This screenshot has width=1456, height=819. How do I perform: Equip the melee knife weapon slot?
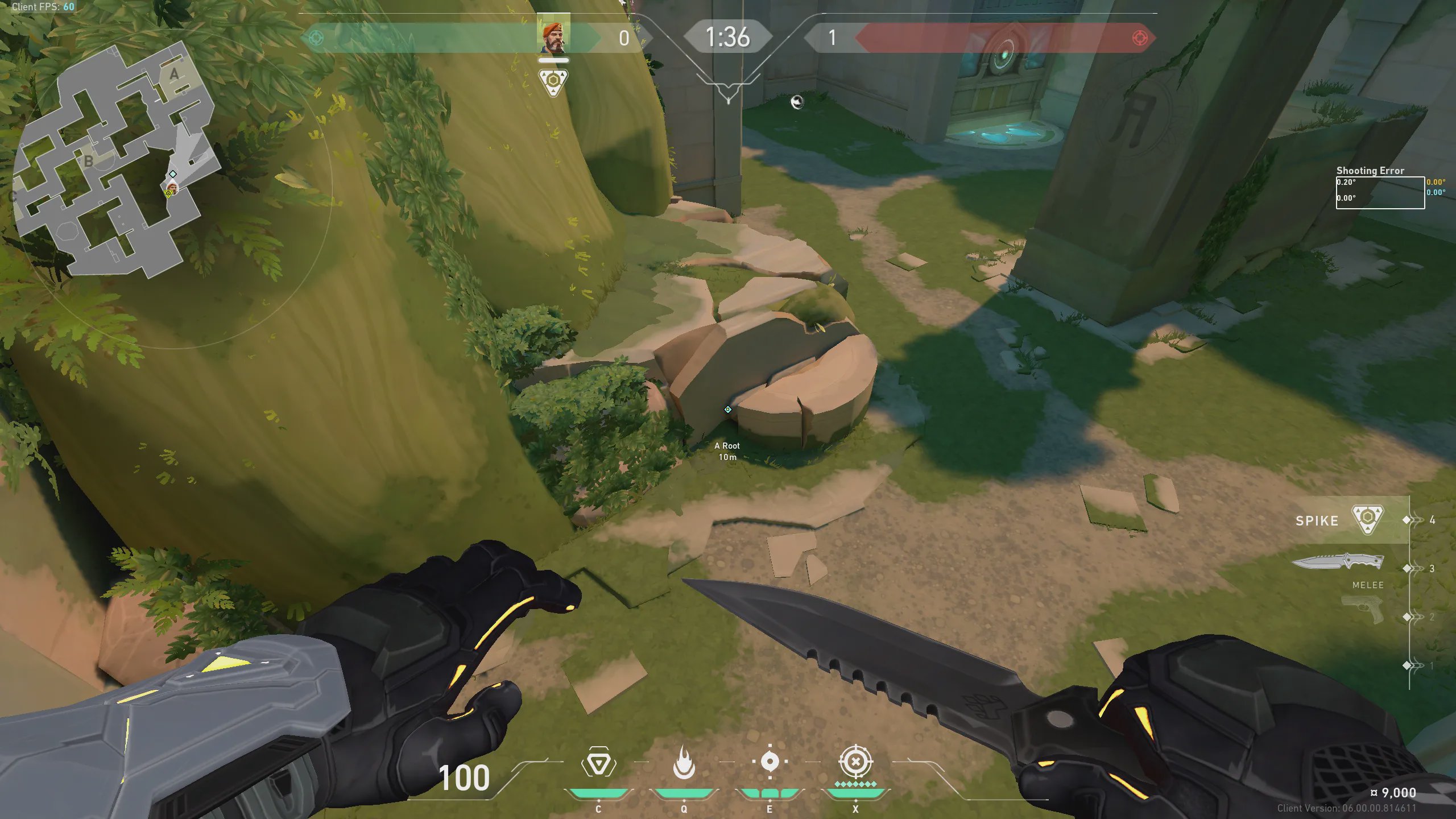1338,562
